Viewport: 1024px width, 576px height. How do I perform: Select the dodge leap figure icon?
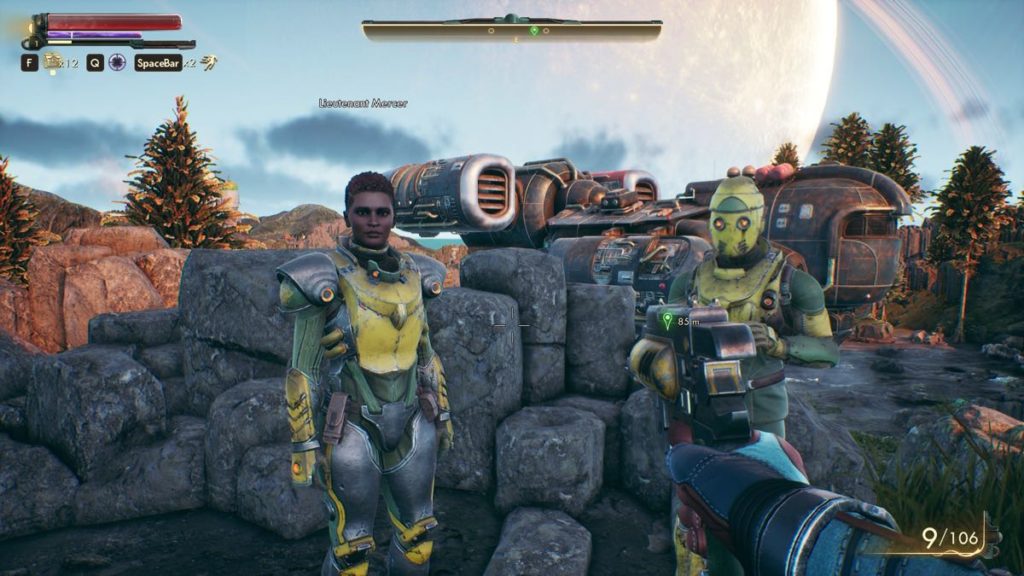(x=208, y=62)
